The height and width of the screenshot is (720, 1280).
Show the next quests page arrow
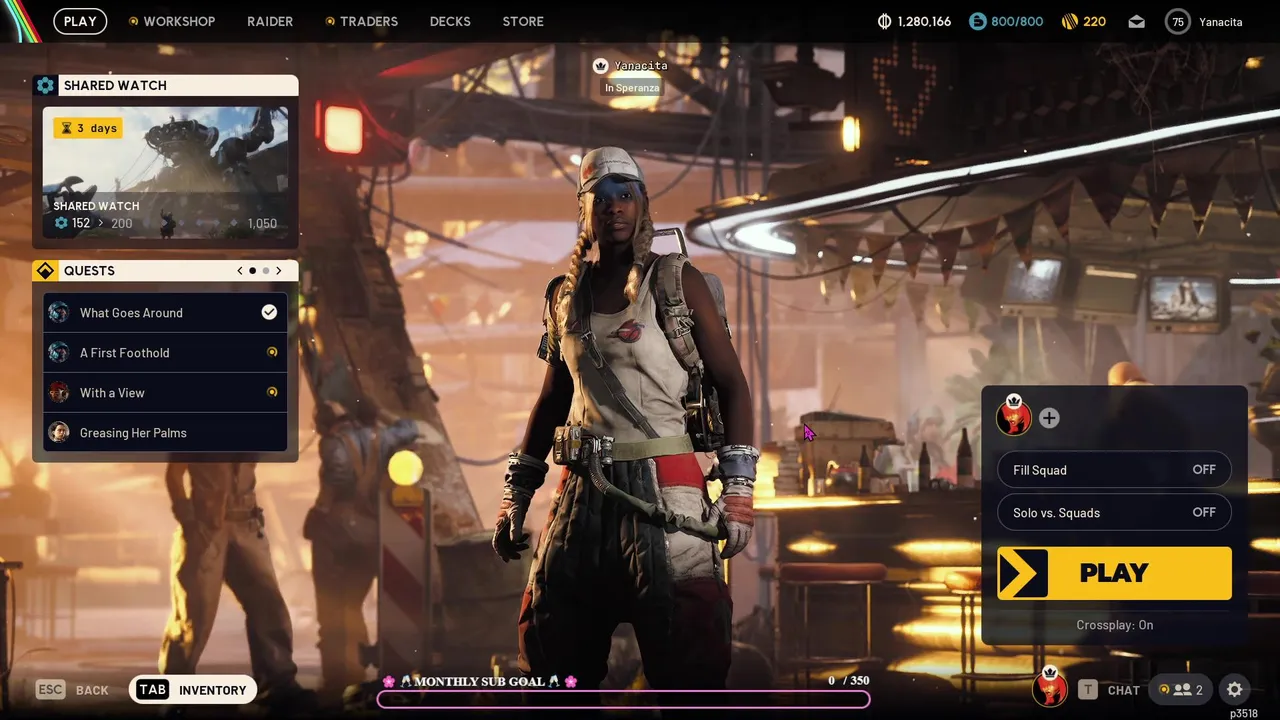click(x=279, y=271)
